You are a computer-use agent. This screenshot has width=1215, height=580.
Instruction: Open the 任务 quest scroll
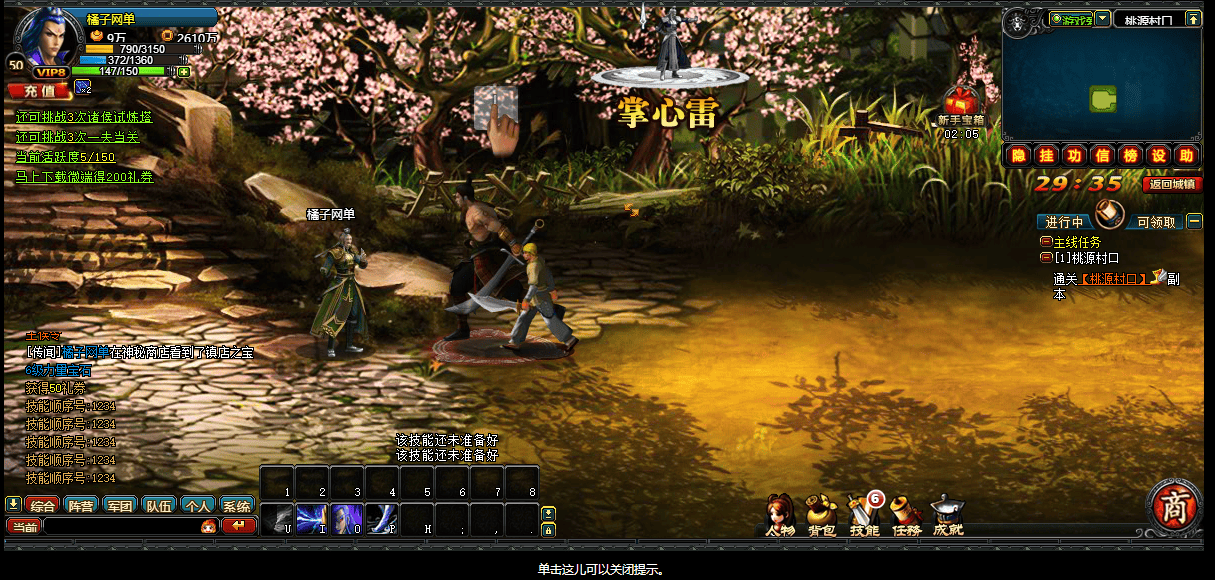tap(906, 513)
